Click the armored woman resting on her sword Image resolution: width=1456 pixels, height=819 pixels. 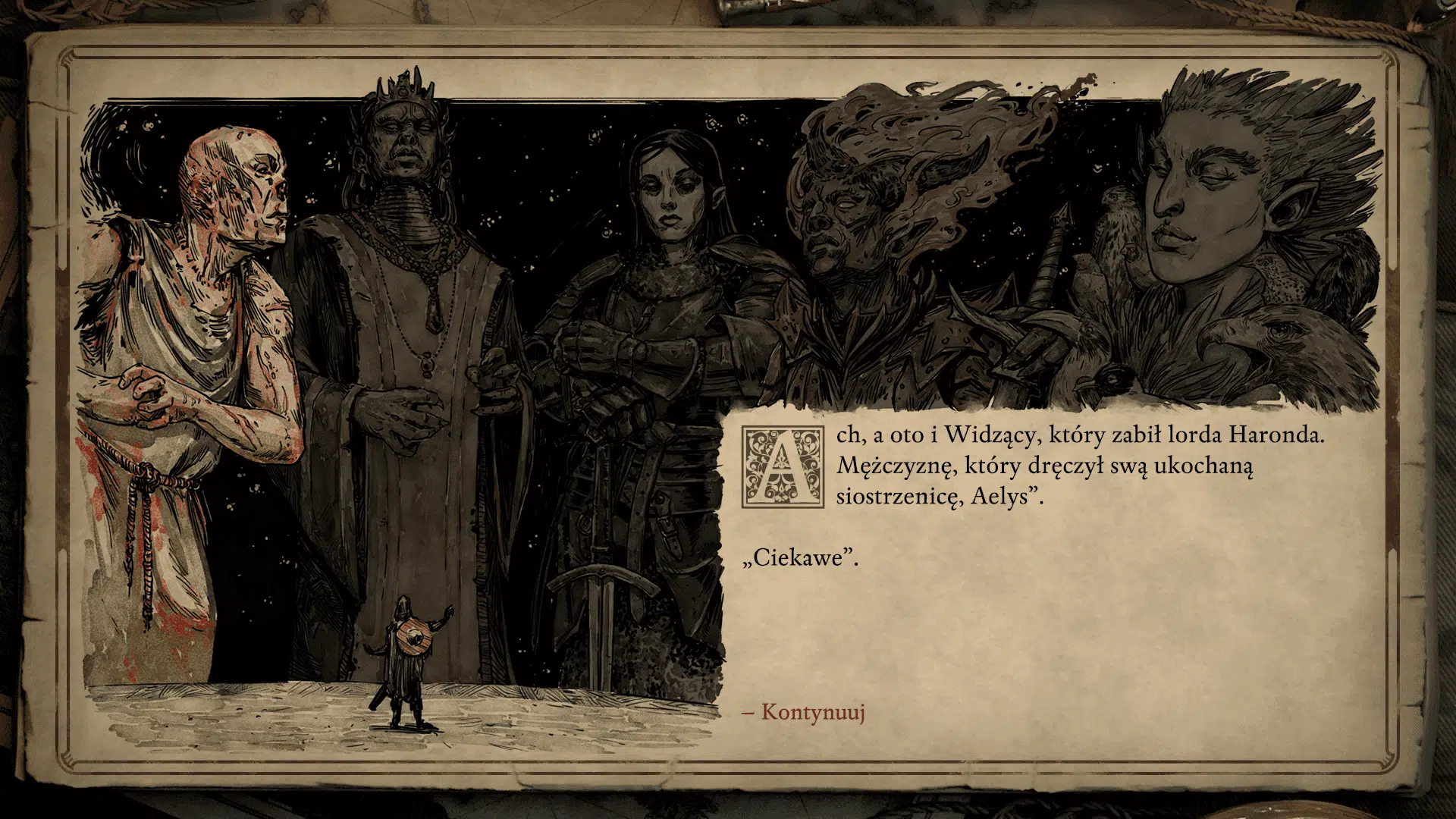click(x=667, y=303)
